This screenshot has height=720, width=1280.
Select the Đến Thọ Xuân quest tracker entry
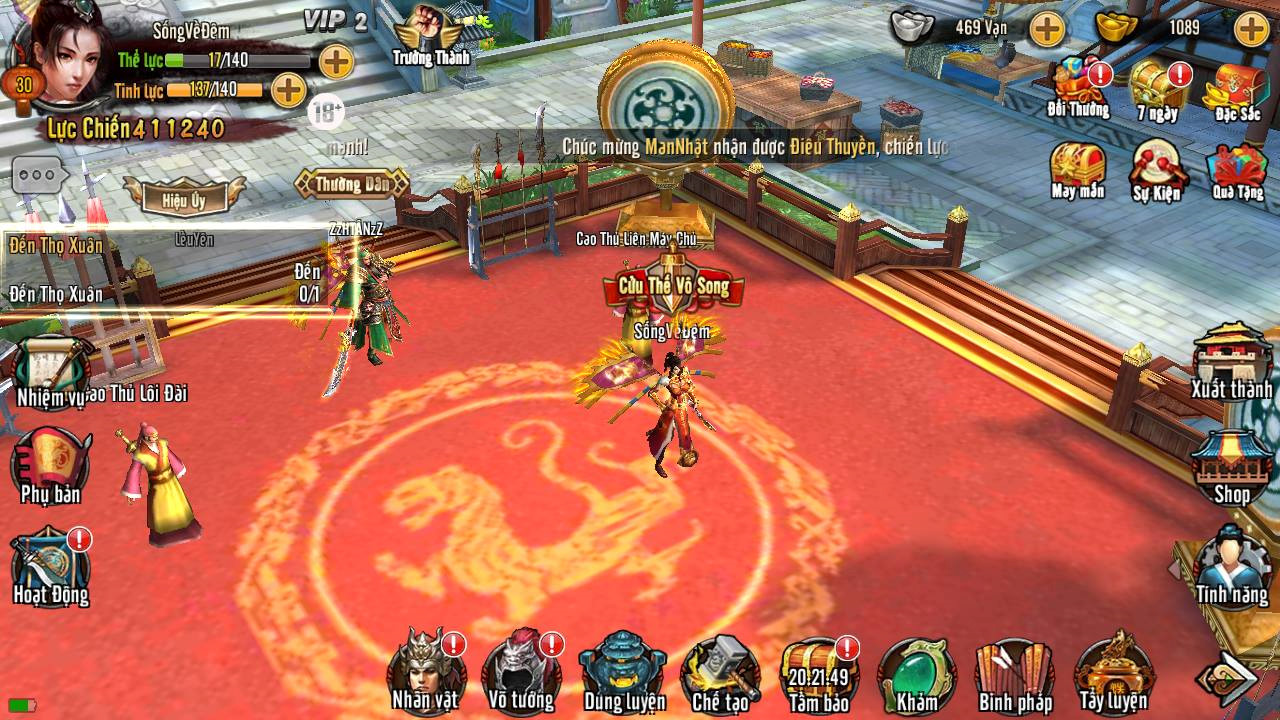click(x=56, y=246)
